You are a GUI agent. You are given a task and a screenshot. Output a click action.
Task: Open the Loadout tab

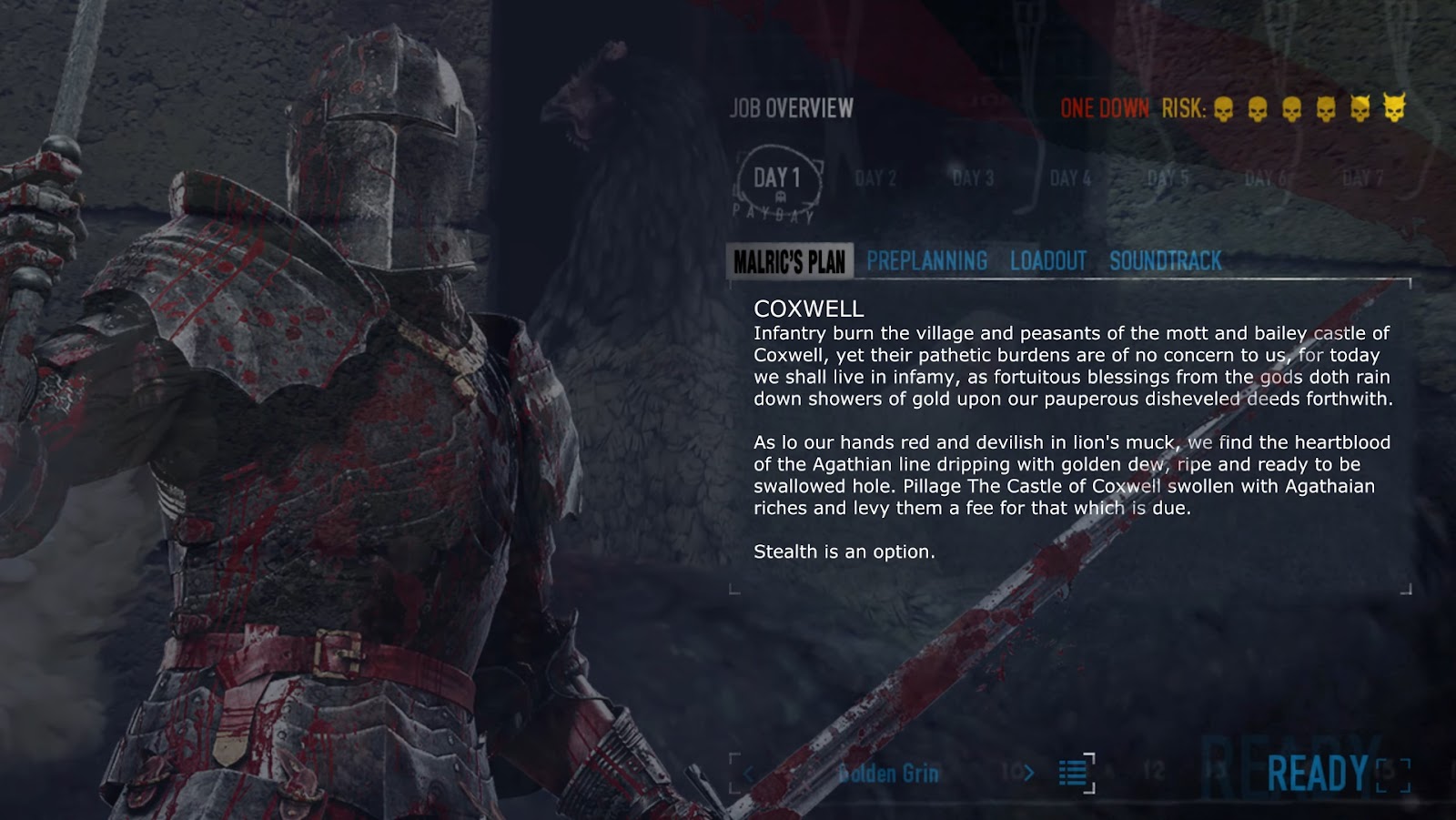[x=1047, y=262]
